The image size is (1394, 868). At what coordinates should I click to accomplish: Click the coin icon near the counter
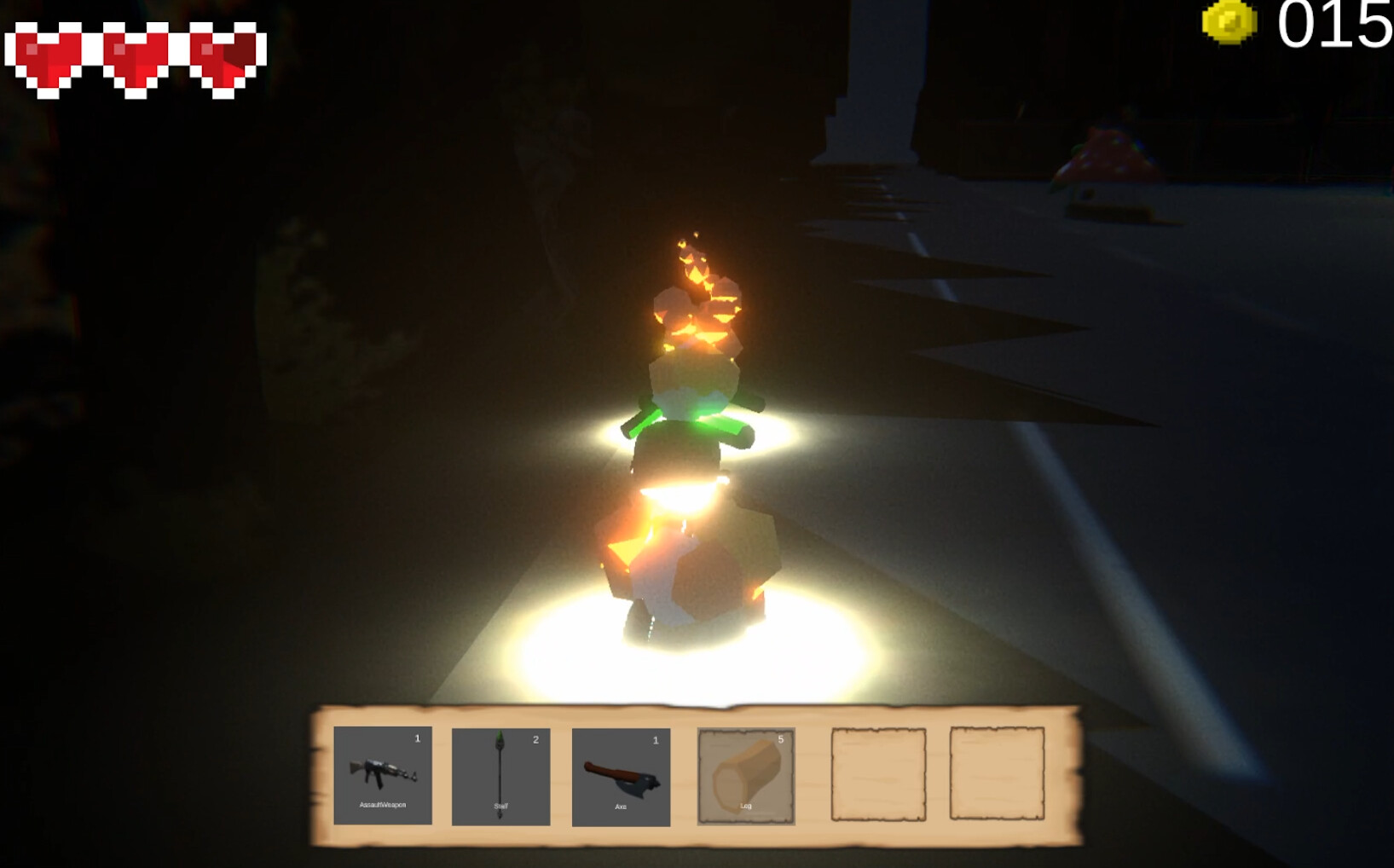coord(1229,23)
